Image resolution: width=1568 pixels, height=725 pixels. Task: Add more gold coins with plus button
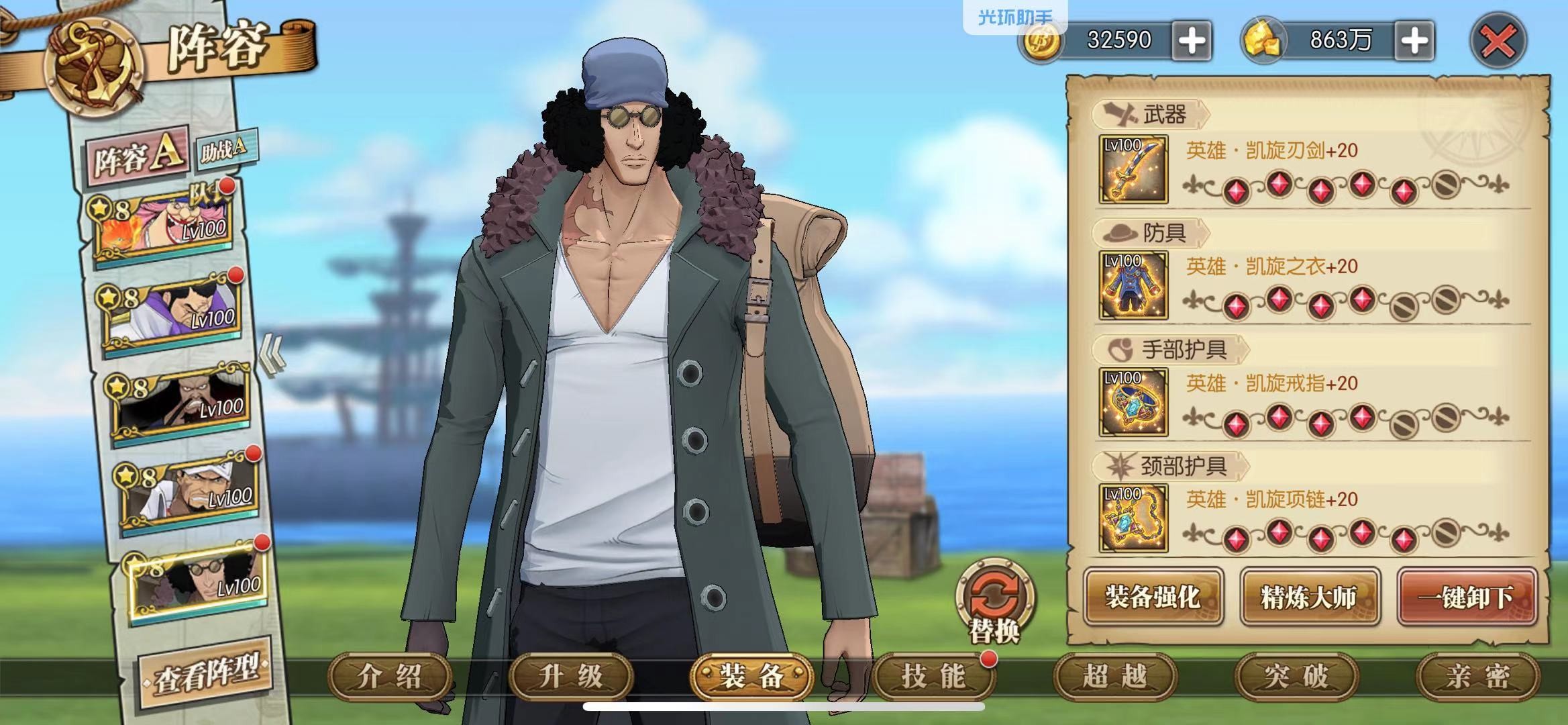pyautogui.click(x=1192, y=42)
